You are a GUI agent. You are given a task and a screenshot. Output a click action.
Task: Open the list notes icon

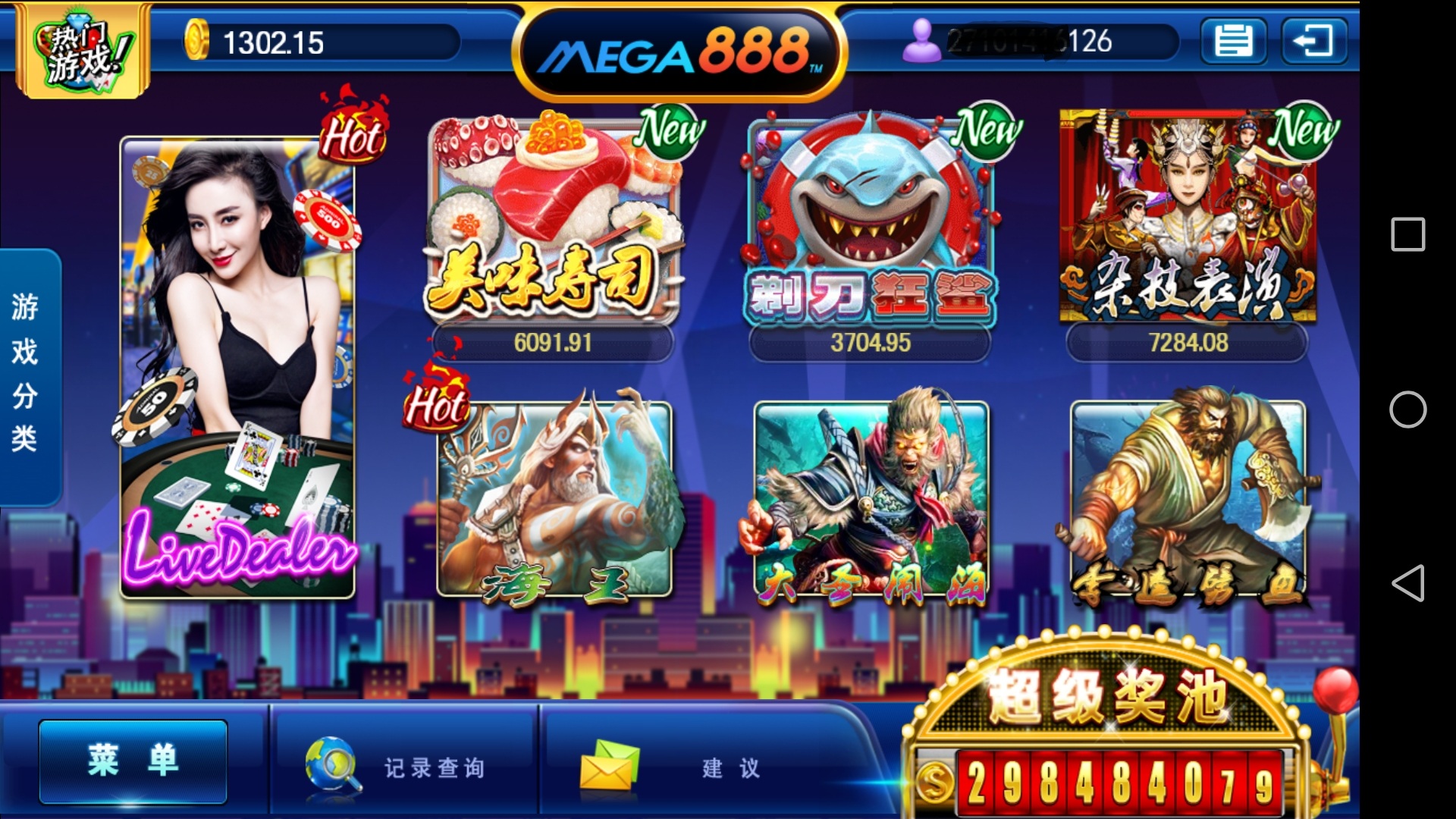click(x=1233, y=41)
